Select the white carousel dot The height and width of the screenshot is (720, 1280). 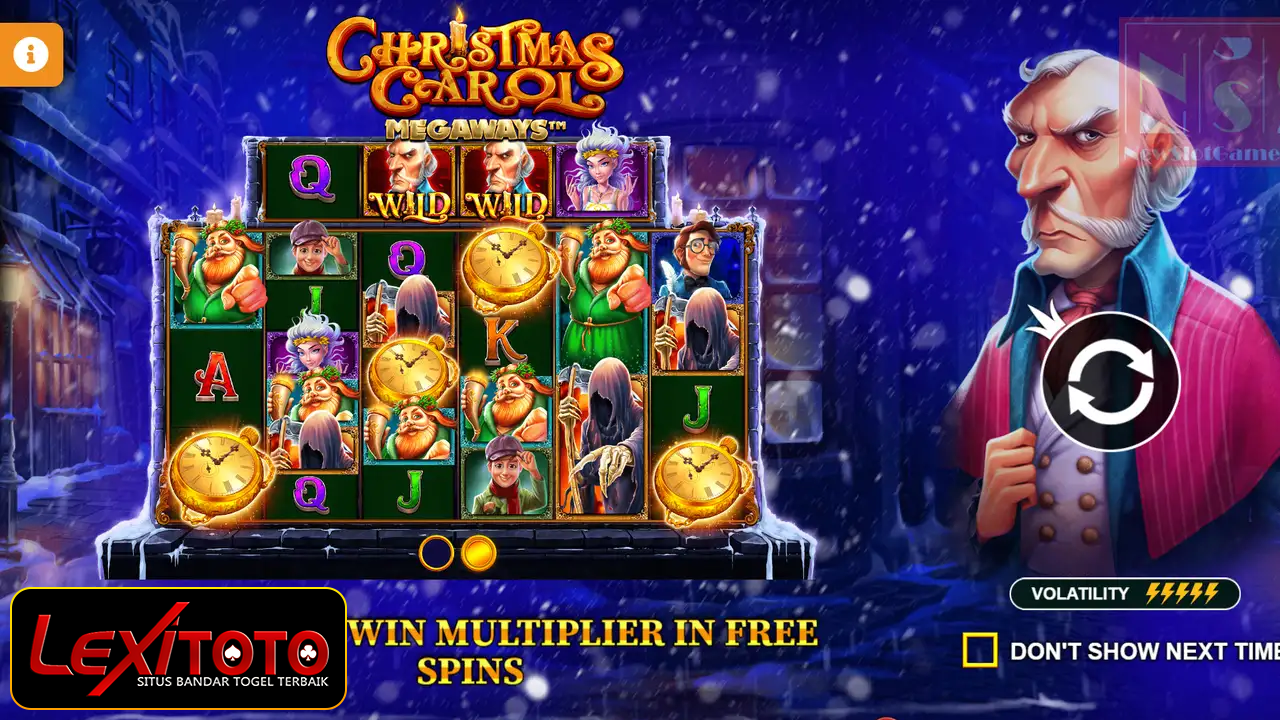pyautogui.click(x=436, y=550)
